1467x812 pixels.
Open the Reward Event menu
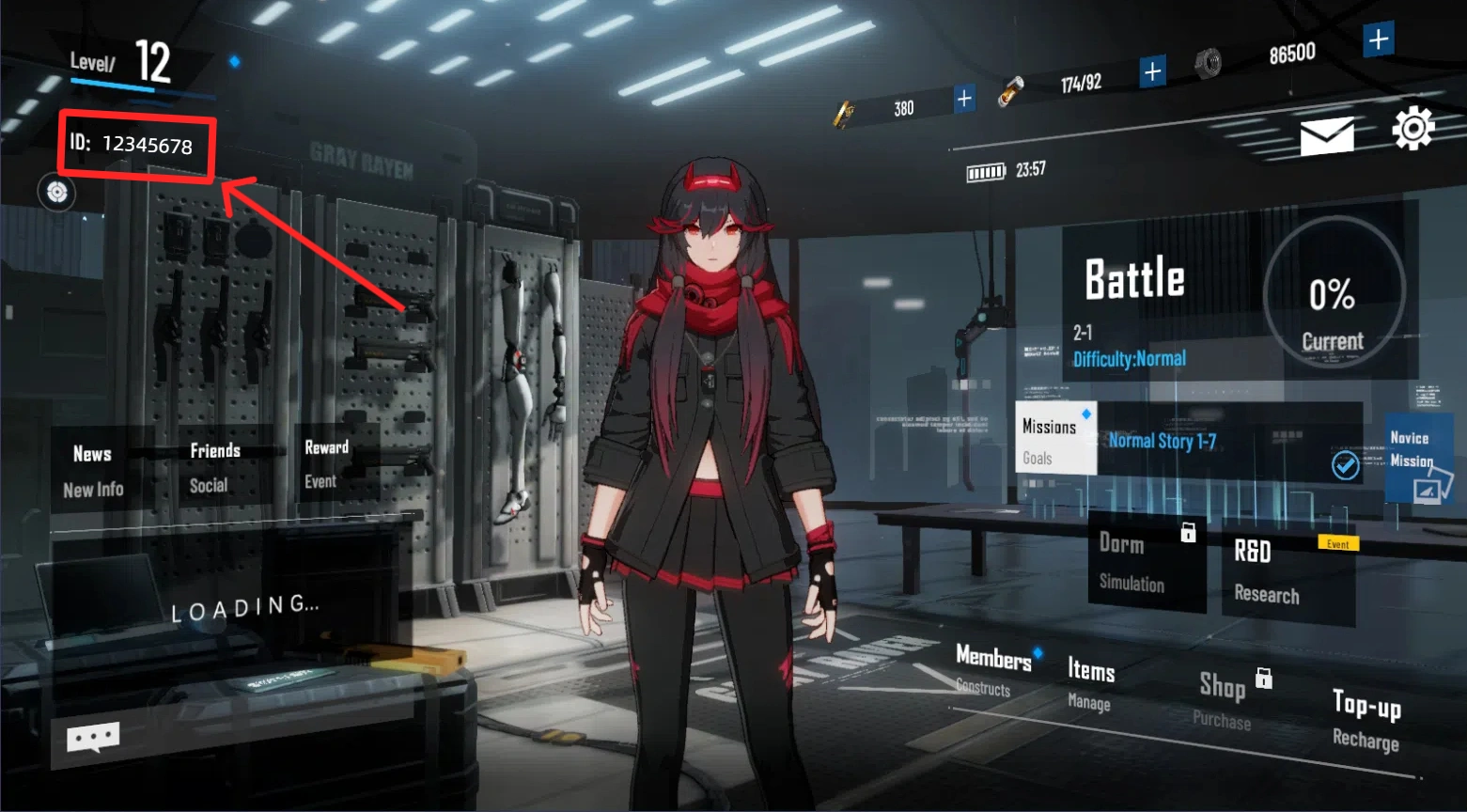326,463
